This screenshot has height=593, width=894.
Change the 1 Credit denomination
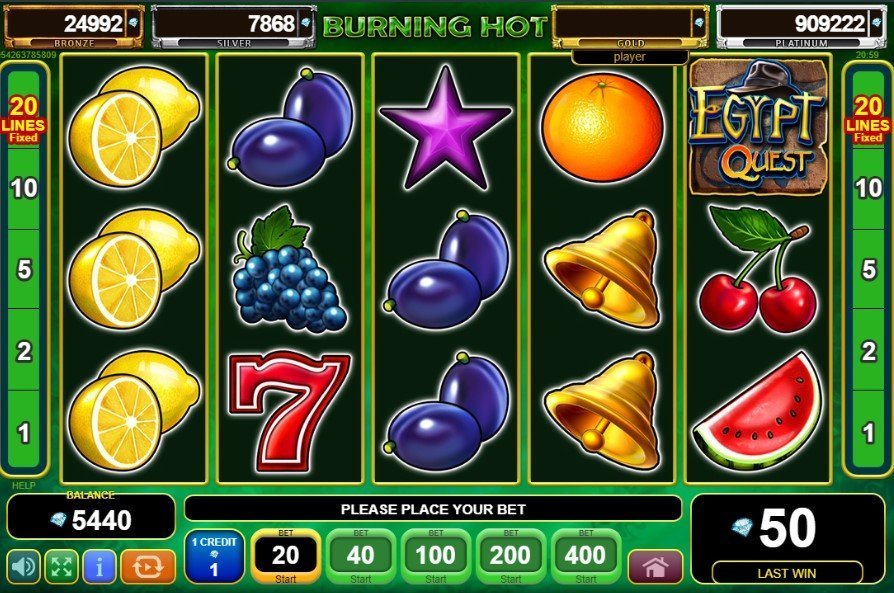pyautogui.click(x=214, y=556)
